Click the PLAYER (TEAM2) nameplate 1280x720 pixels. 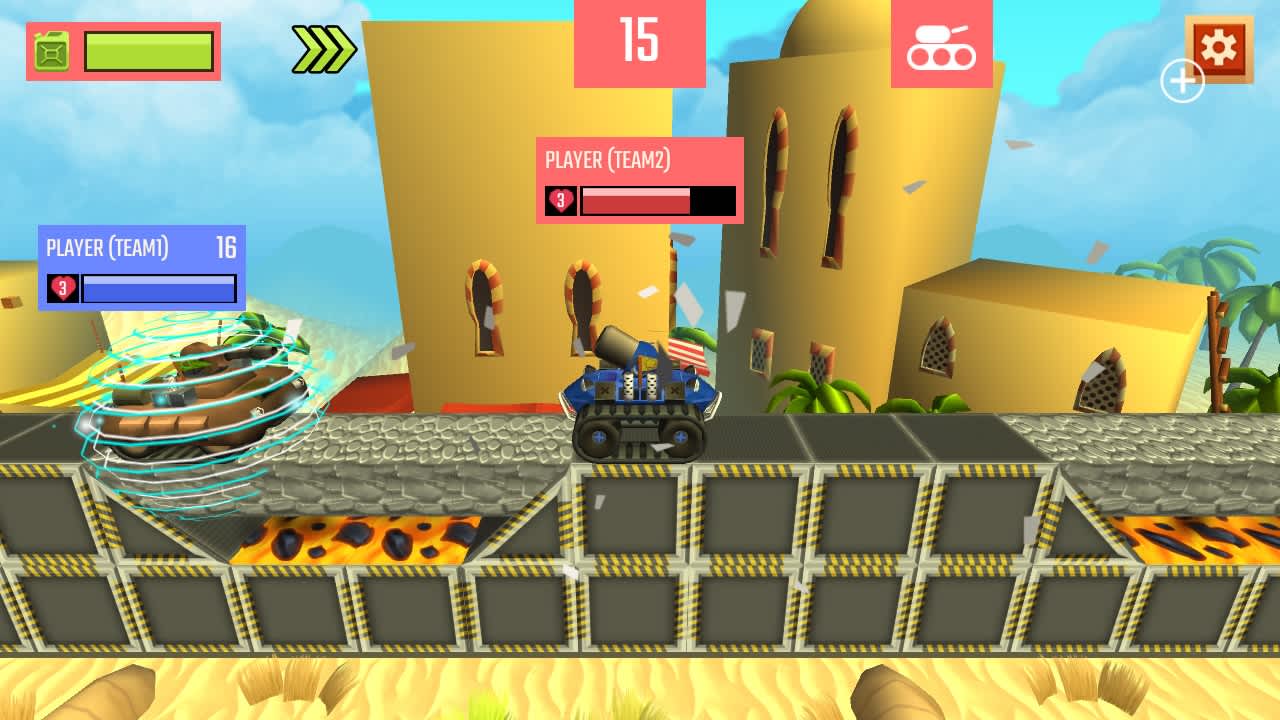coord(607,159)
